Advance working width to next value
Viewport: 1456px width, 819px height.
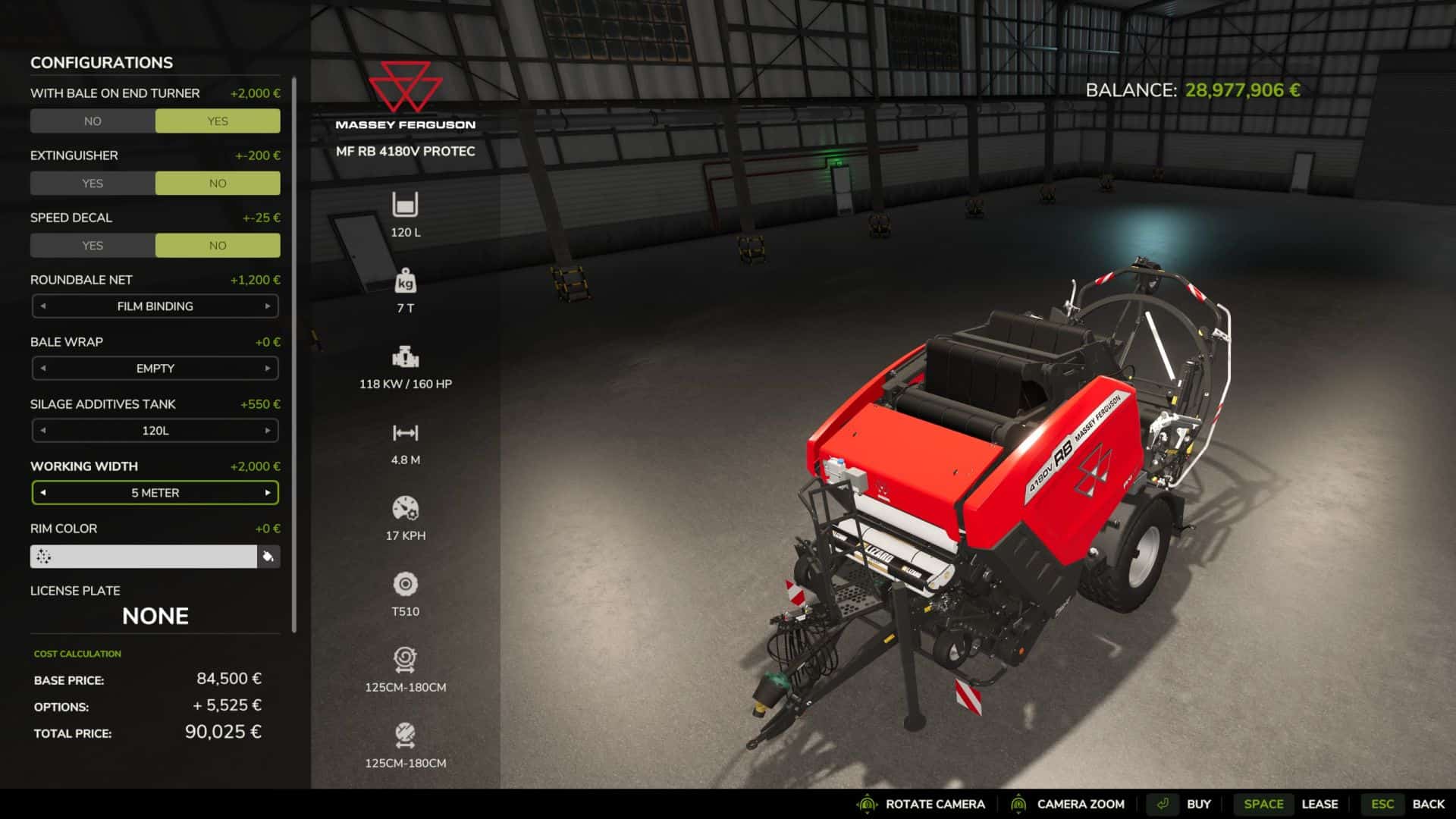[268, 493]
